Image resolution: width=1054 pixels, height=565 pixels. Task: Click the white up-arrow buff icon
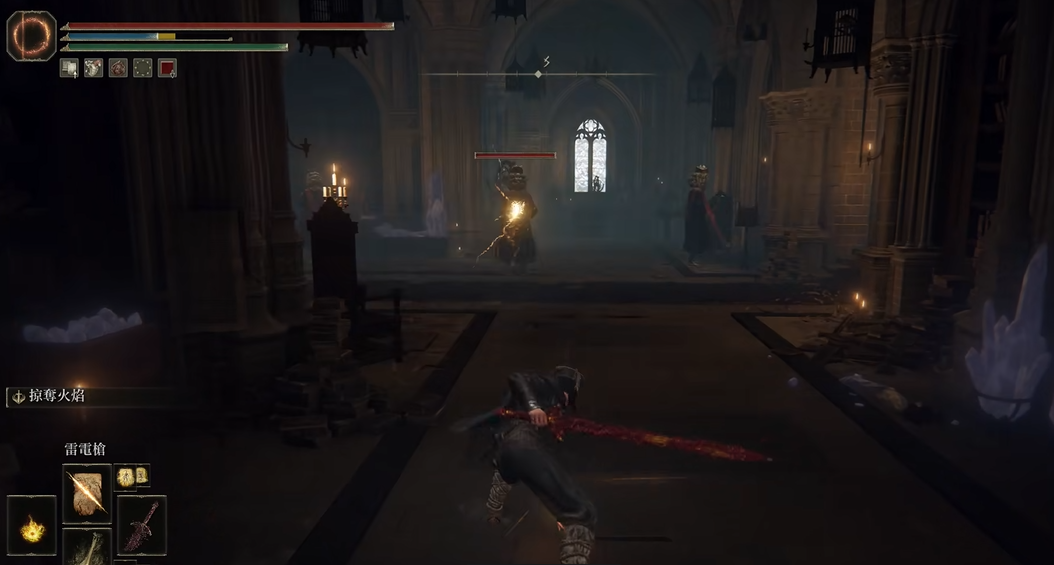point(69,68)
